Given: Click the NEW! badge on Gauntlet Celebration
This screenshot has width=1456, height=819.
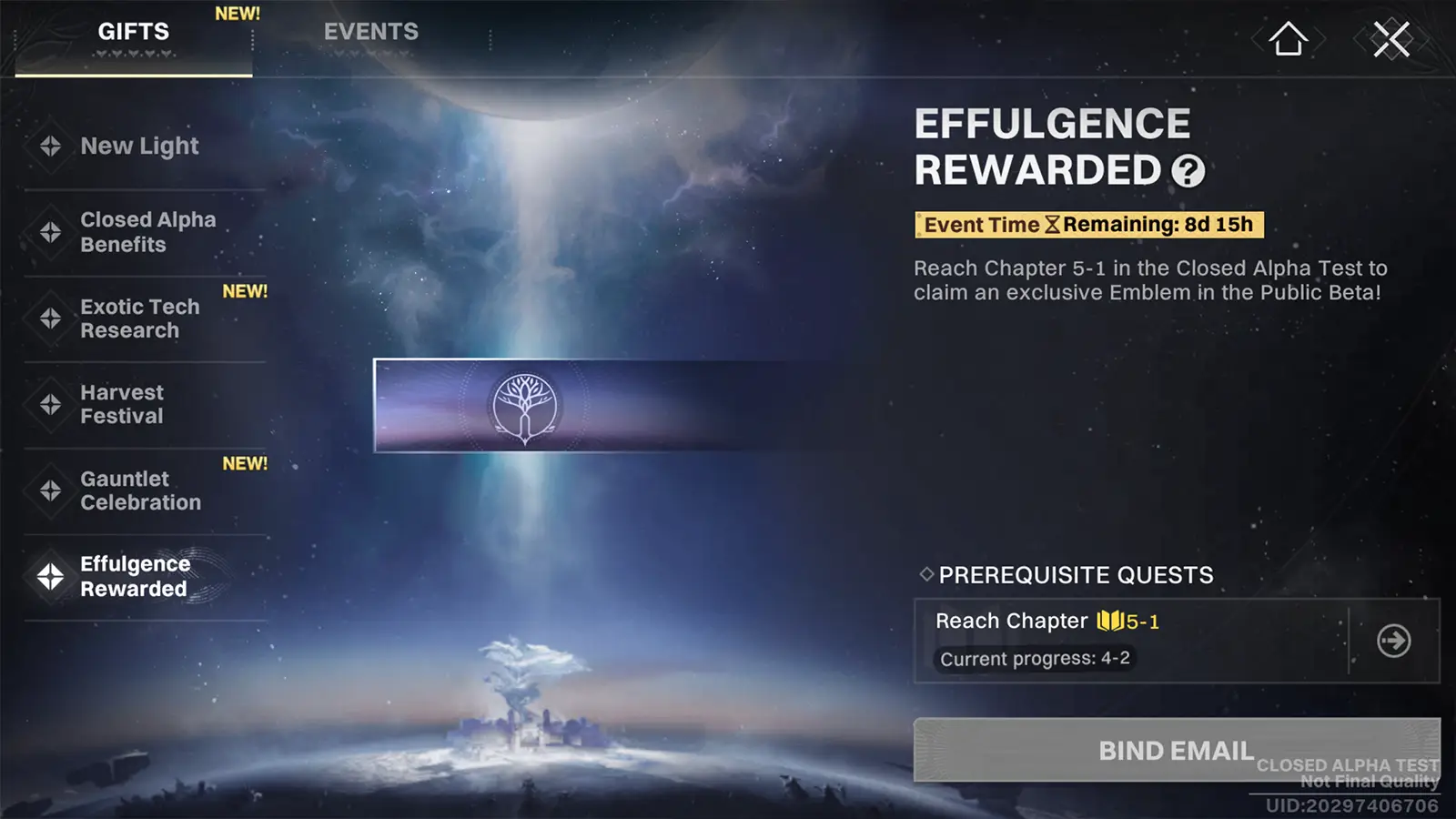Looking at the screenshot, I should coord(244,463).
